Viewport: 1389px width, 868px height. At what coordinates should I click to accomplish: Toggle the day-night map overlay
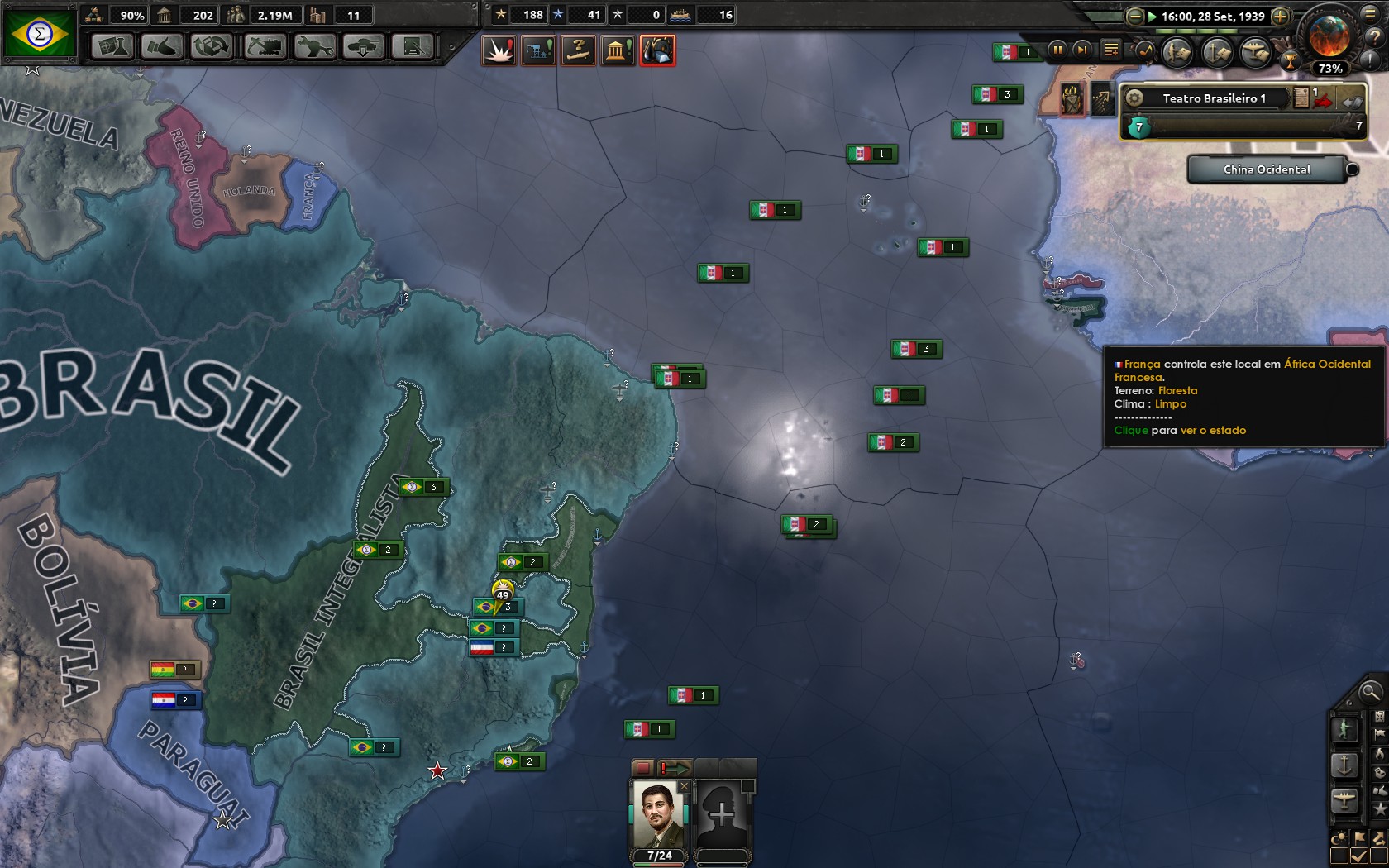[1339, 838]
